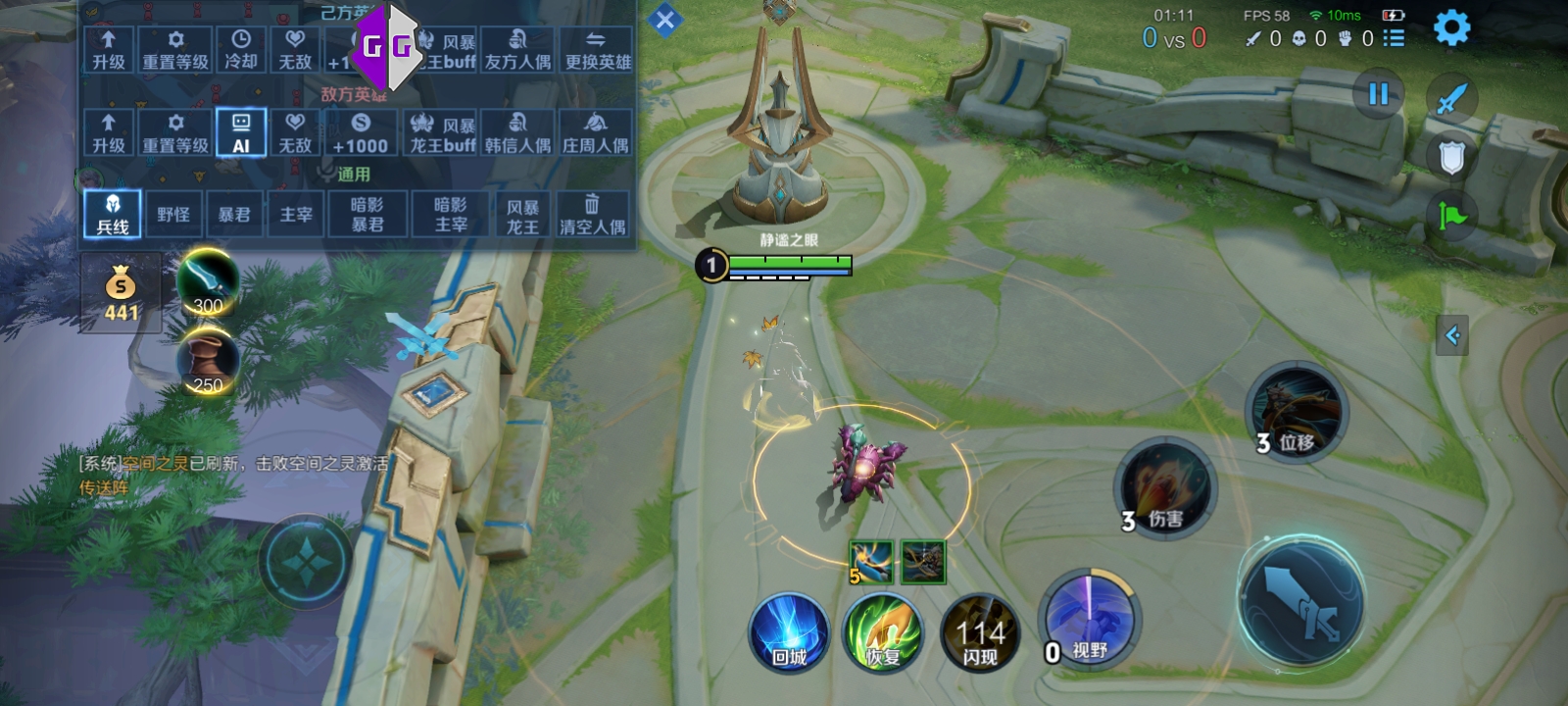This screenshot has width=1568, height=706.
Task: Click 冷却 to reset ally cooldowns
Action: point(241,49)
